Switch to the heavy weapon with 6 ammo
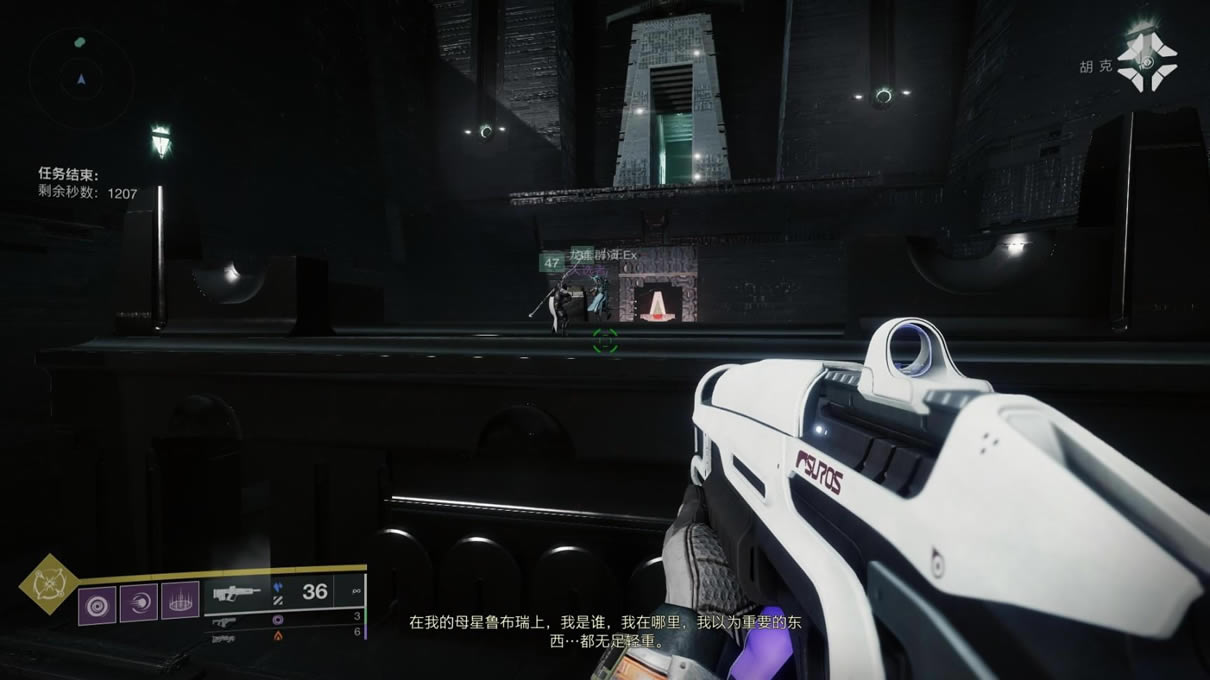This screenshot has height=680, width=1210. [x=286, y=635]
